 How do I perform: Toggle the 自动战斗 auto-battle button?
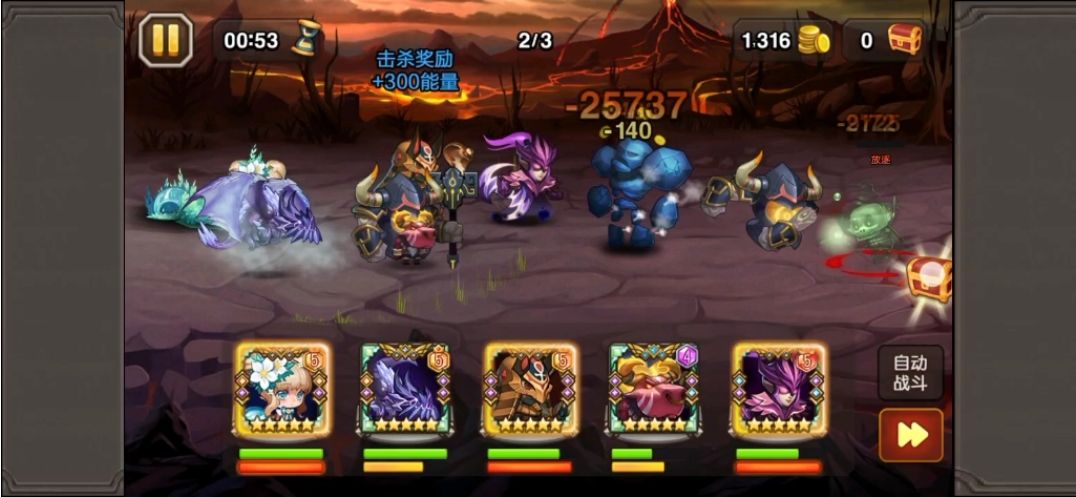click(910, 373)
